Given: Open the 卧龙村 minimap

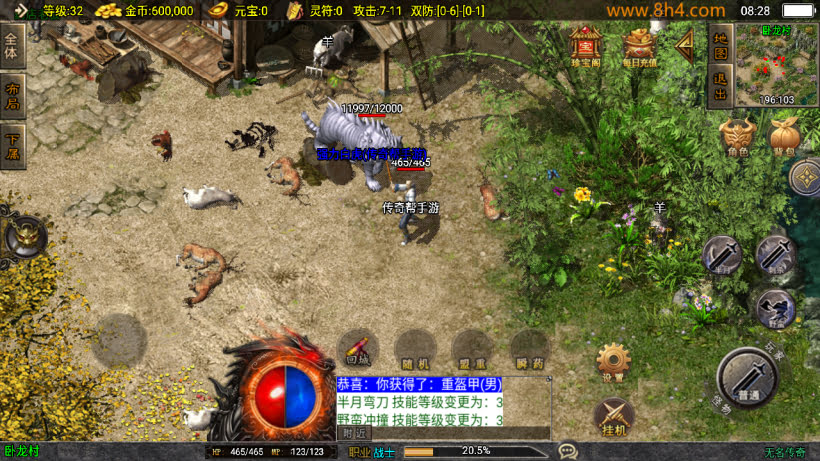Looking at the screenshot, I should (x=776, y=65).
